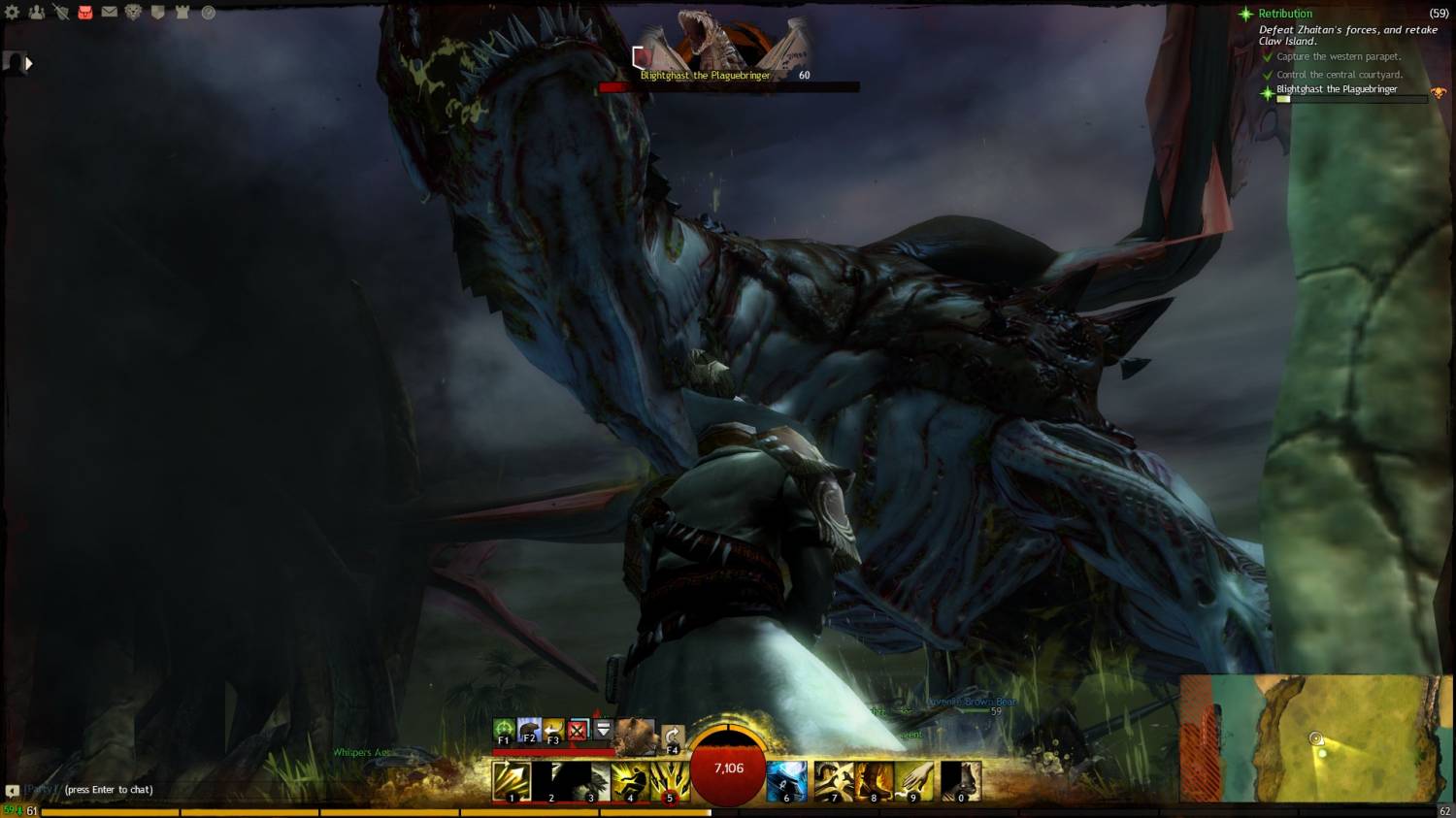The height and width of the screenshot is (818, 1456).
Task: Activate the elite skill in slot 0
Action: coord(961,781)
